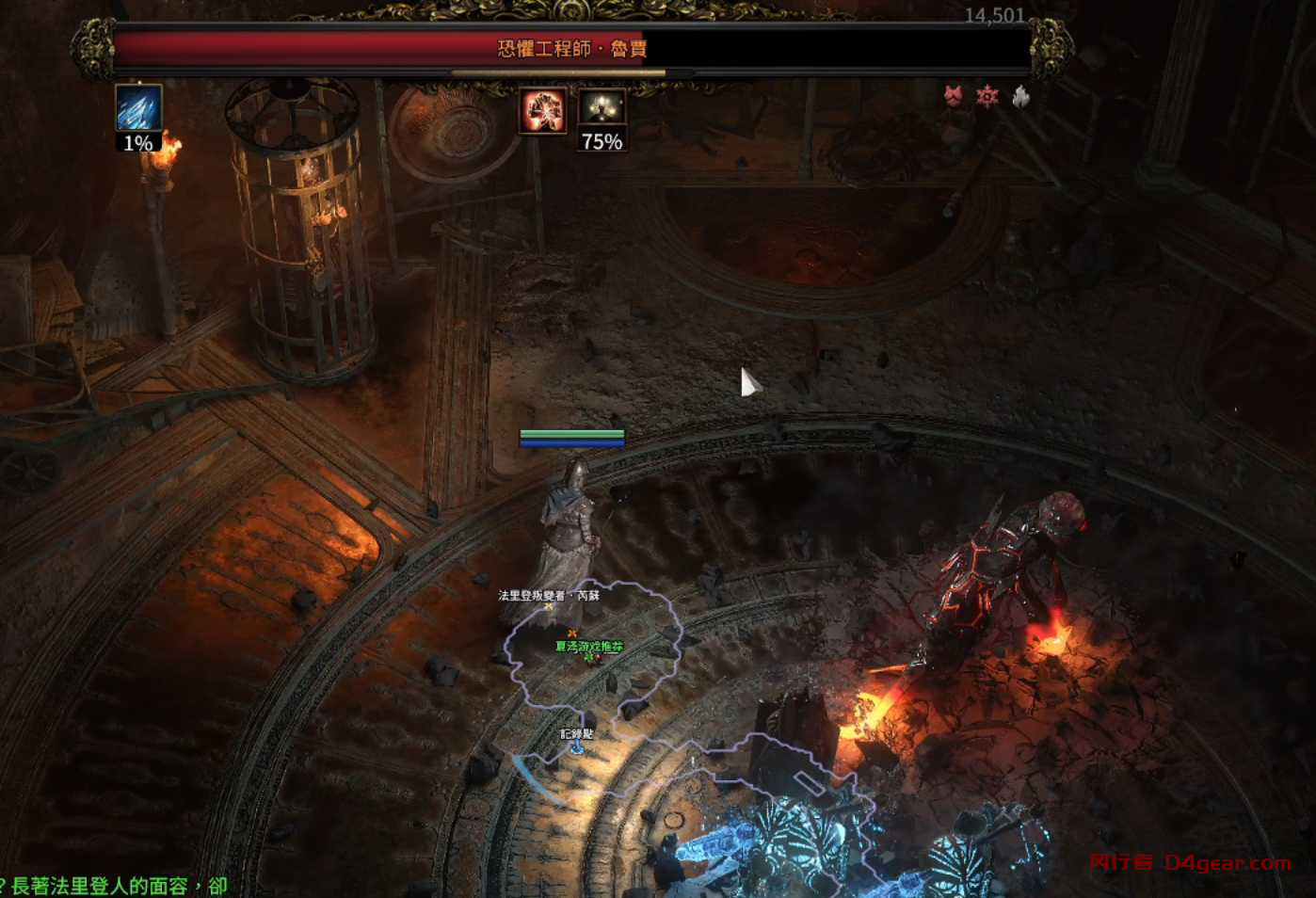Select the red spiked-gear boss modifier icon
This screenshot has width=1316, height=898.
pyautogui.click(x=987, y=95)
